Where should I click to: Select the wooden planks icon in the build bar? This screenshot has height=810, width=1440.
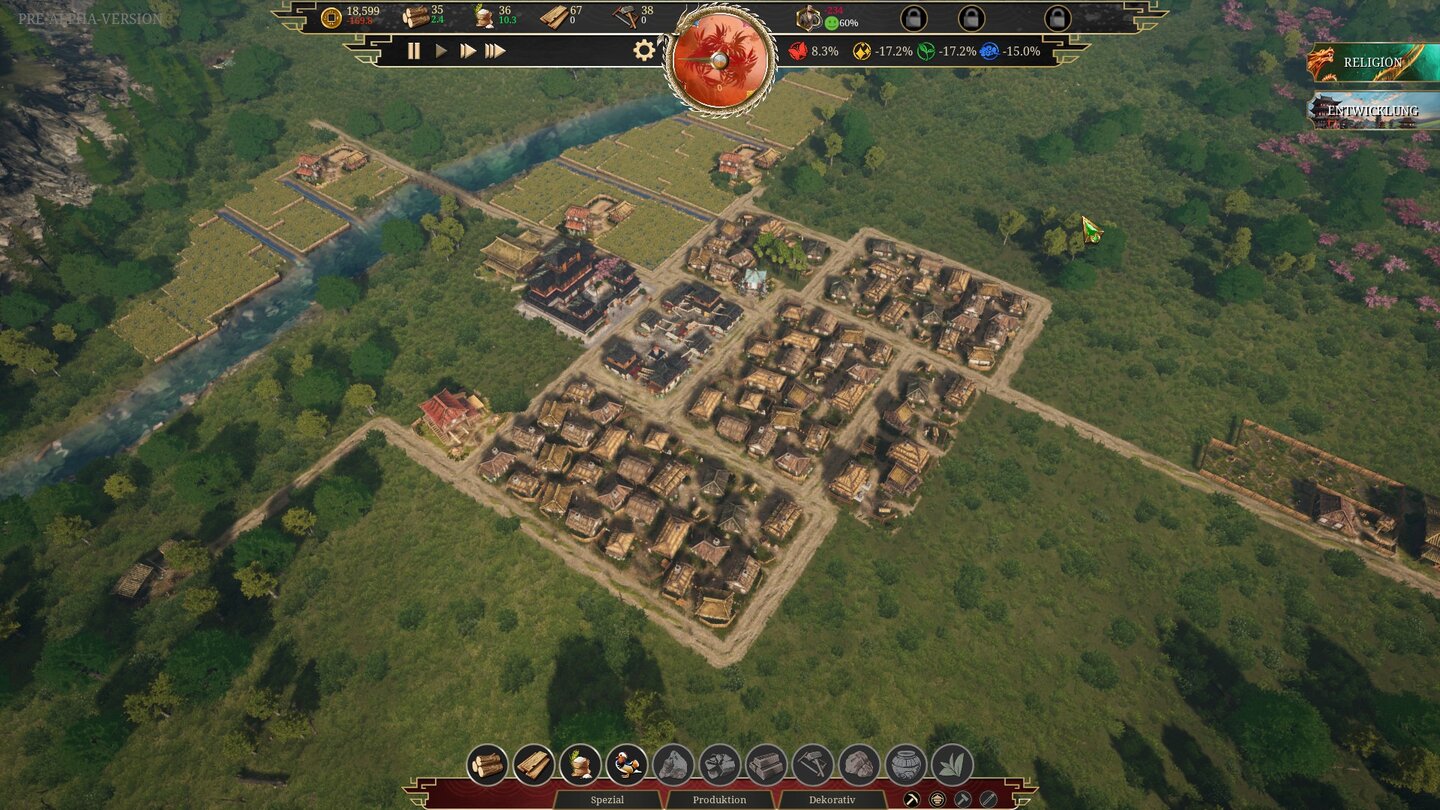coord(533,764)
